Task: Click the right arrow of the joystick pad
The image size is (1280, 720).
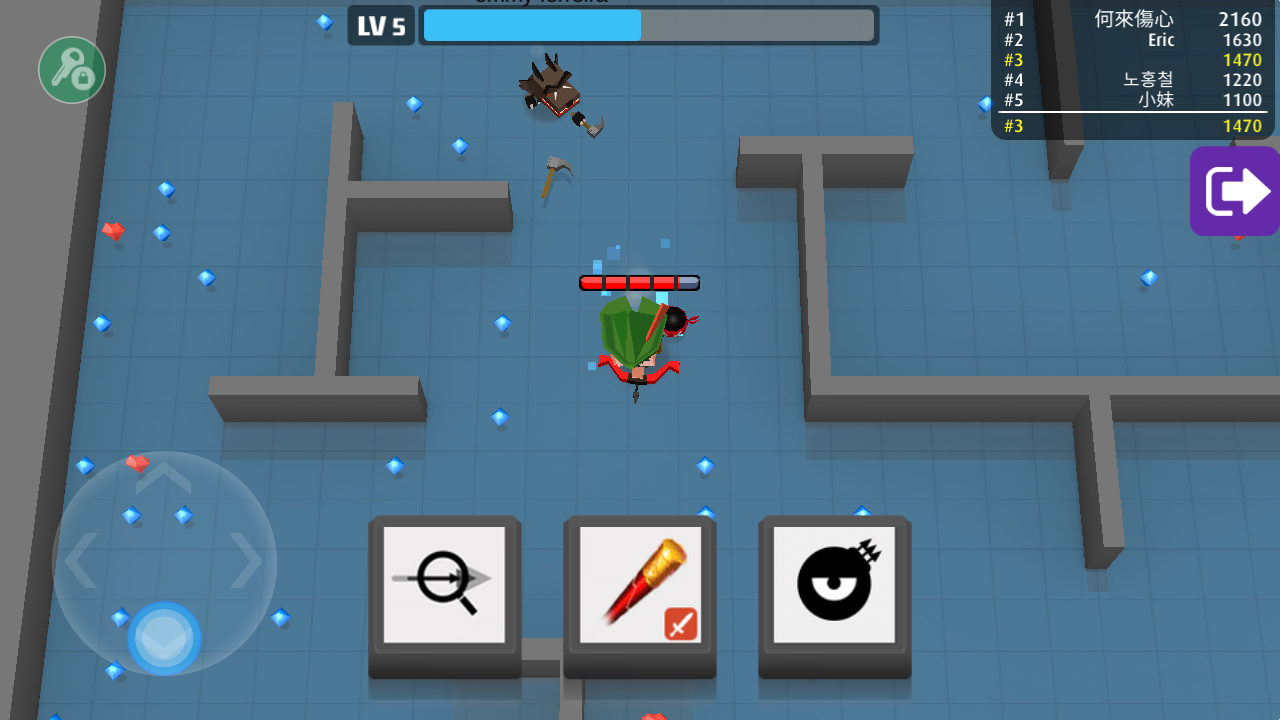Action: pyautogui.click(x=246, y=562)
